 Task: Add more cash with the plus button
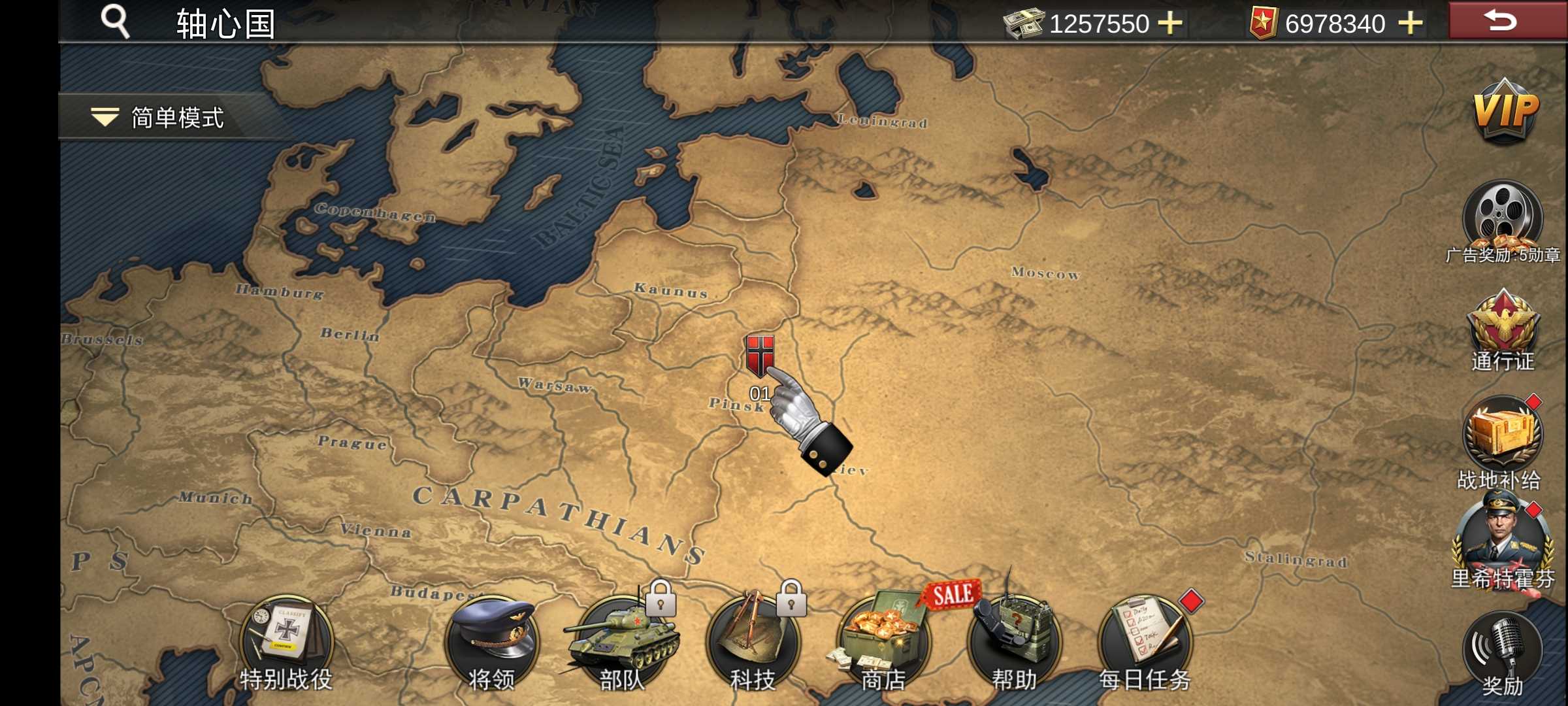1169,24
